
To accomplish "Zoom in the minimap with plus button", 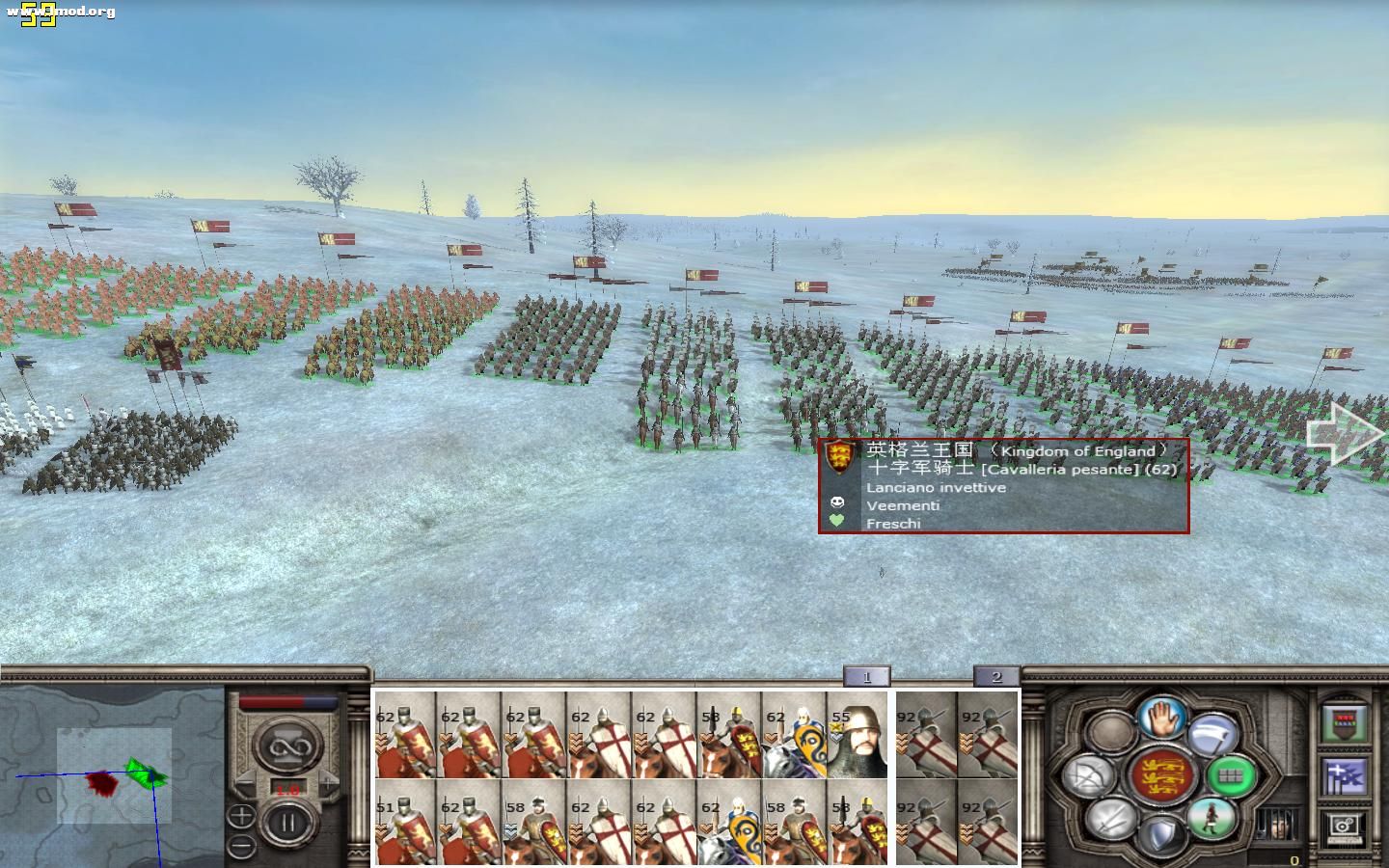I will [243, 818].
